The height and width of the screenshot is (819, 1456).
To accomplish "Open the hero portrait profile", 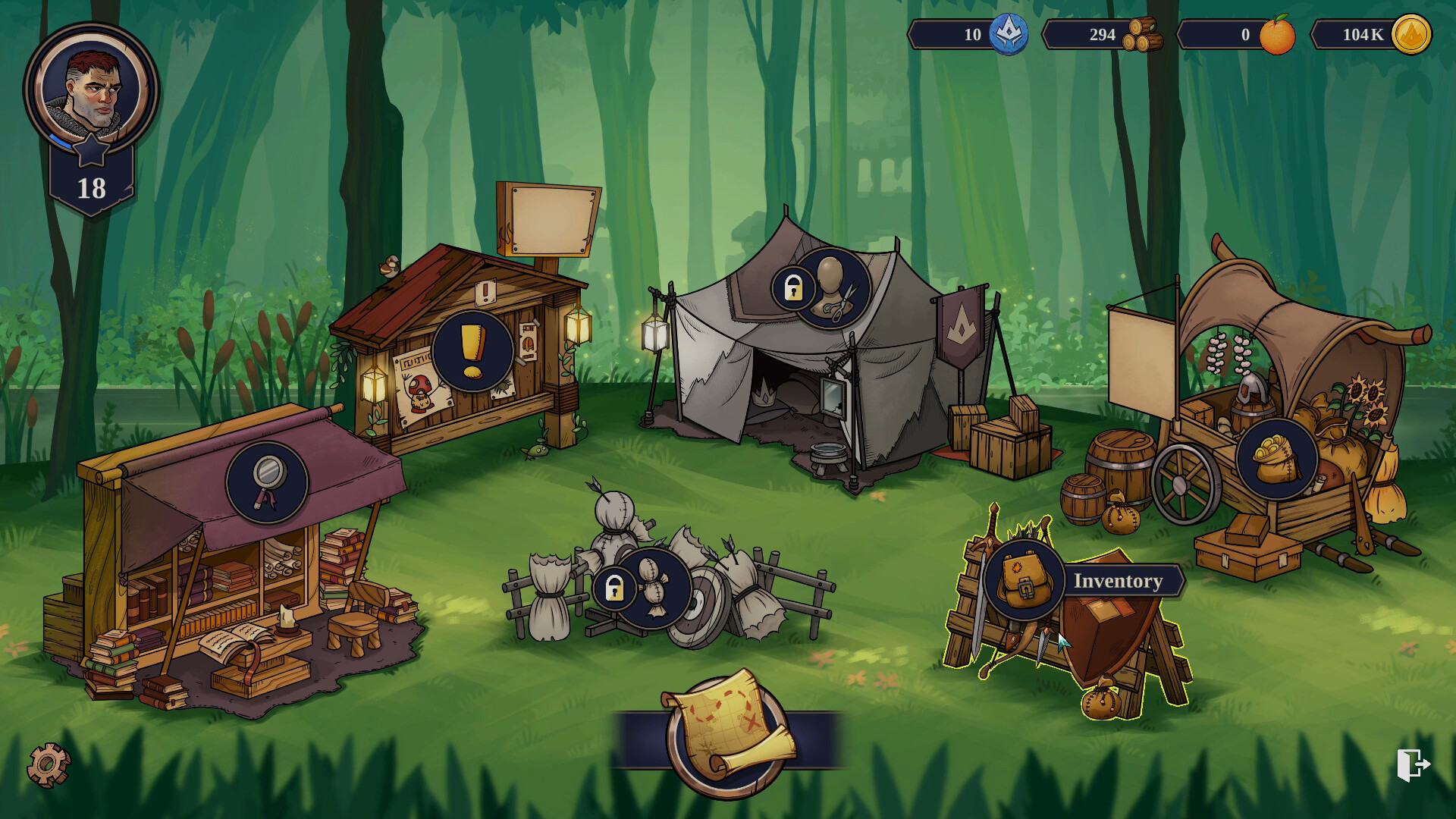I will [91, 91].
